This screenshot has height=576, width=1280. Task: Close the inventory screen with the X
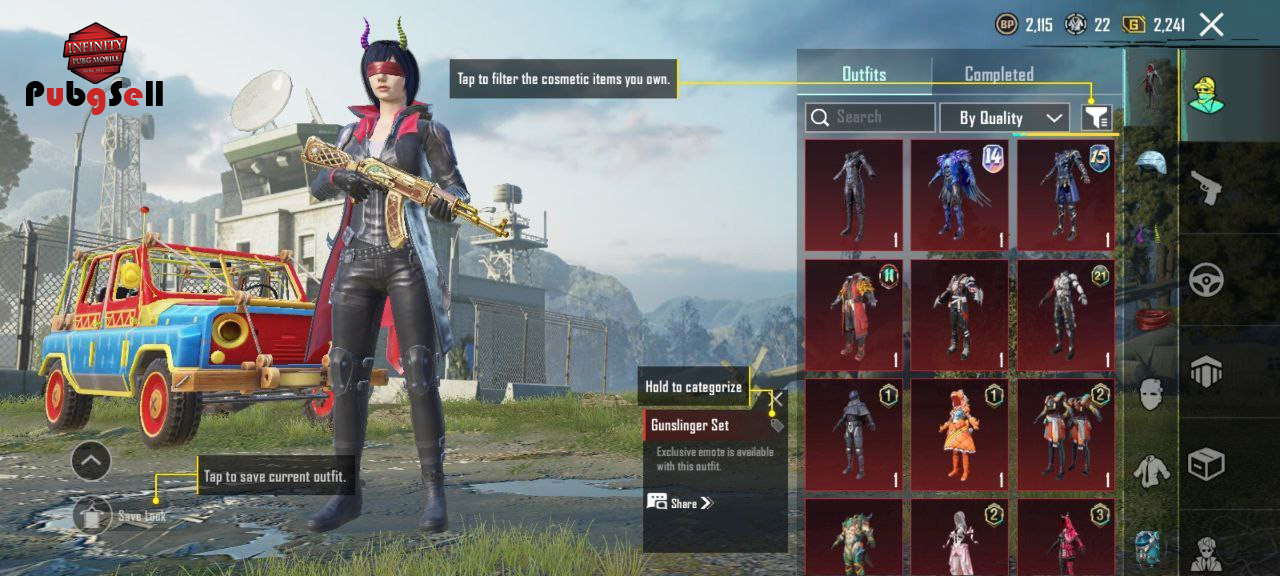[1211, 25]
